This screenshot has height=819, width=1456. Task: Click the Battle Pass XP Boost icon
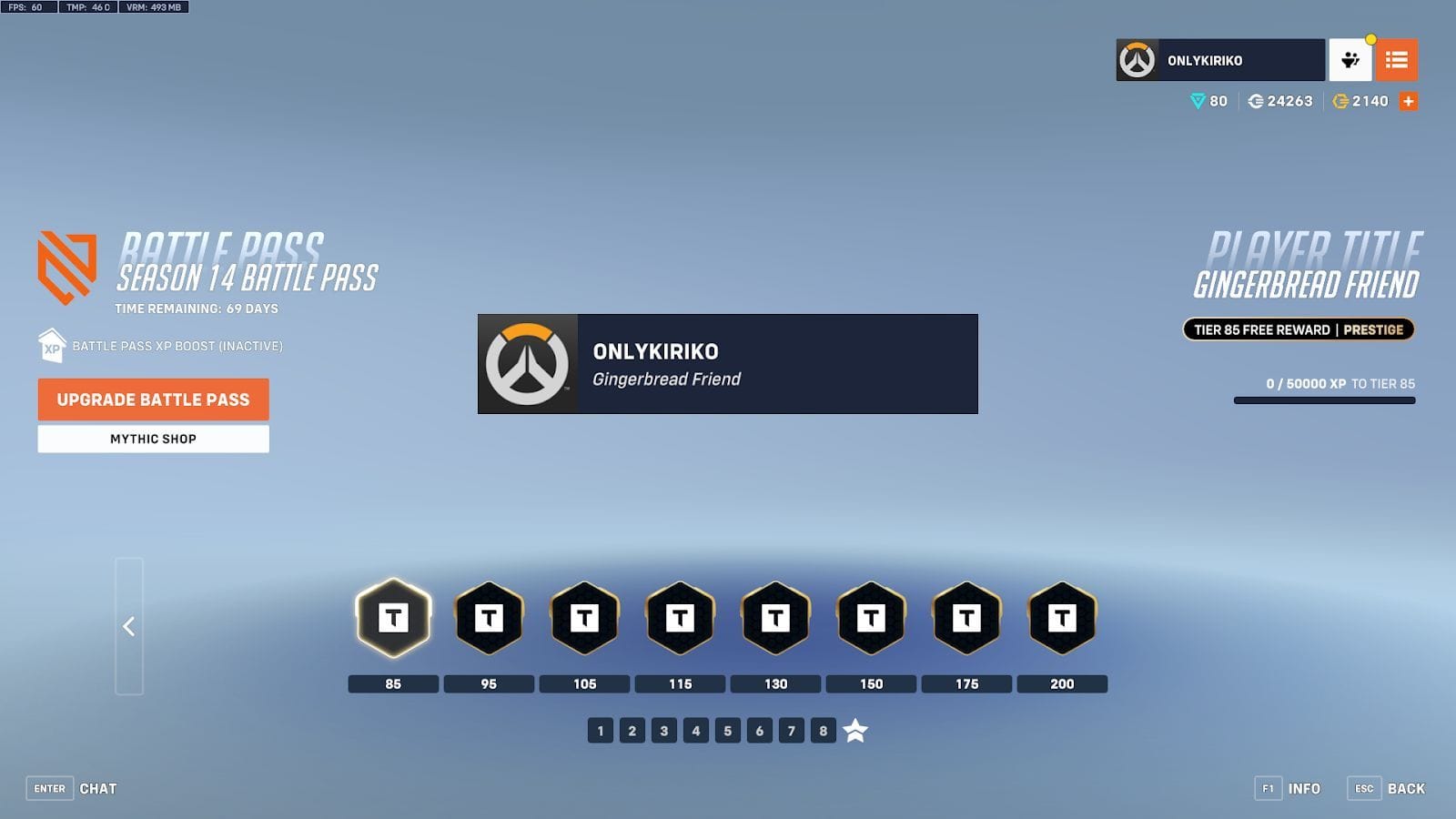click(50, 347)
